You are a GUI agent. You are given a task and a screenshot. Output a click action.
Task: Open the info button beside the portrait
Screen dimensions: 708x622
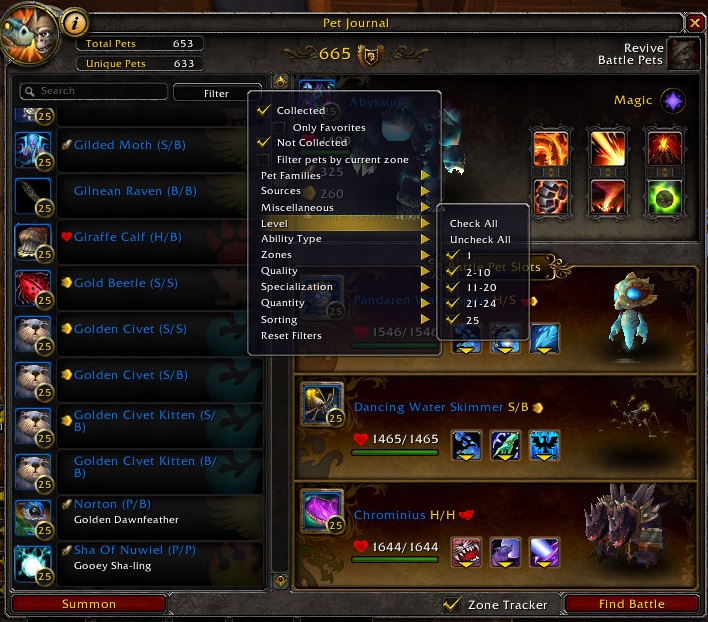click(x=76, y=22)
